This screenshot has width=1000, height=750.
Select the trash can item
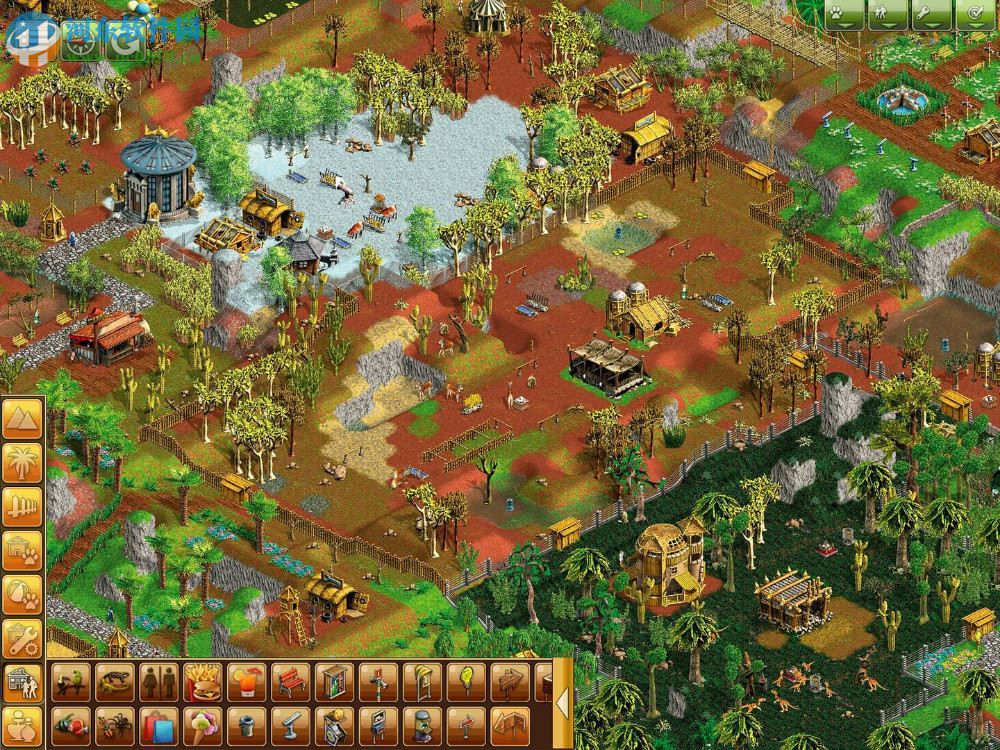tap(243, 724)
